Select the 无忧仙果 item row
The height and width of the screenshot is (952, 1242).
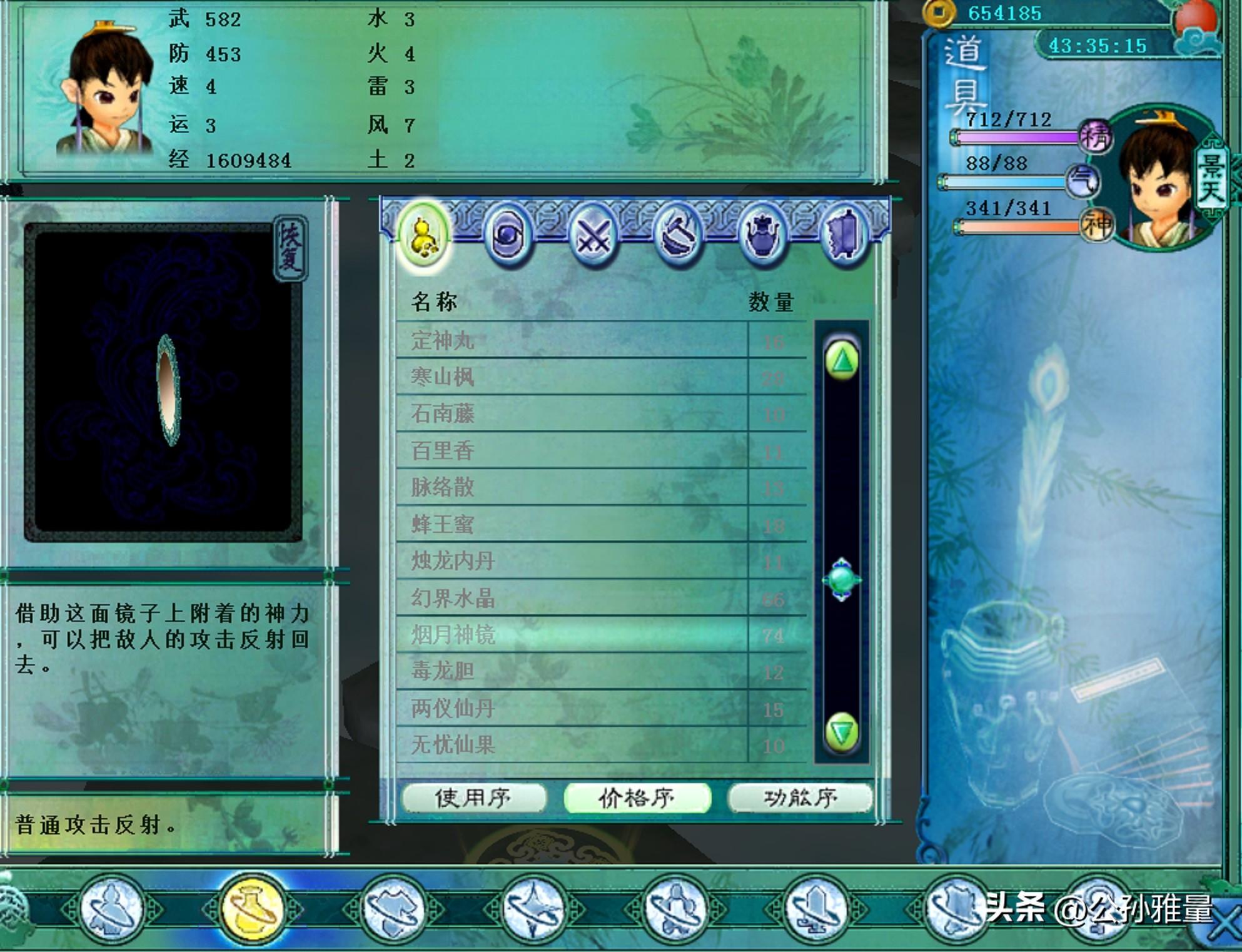tap(569, 745)
